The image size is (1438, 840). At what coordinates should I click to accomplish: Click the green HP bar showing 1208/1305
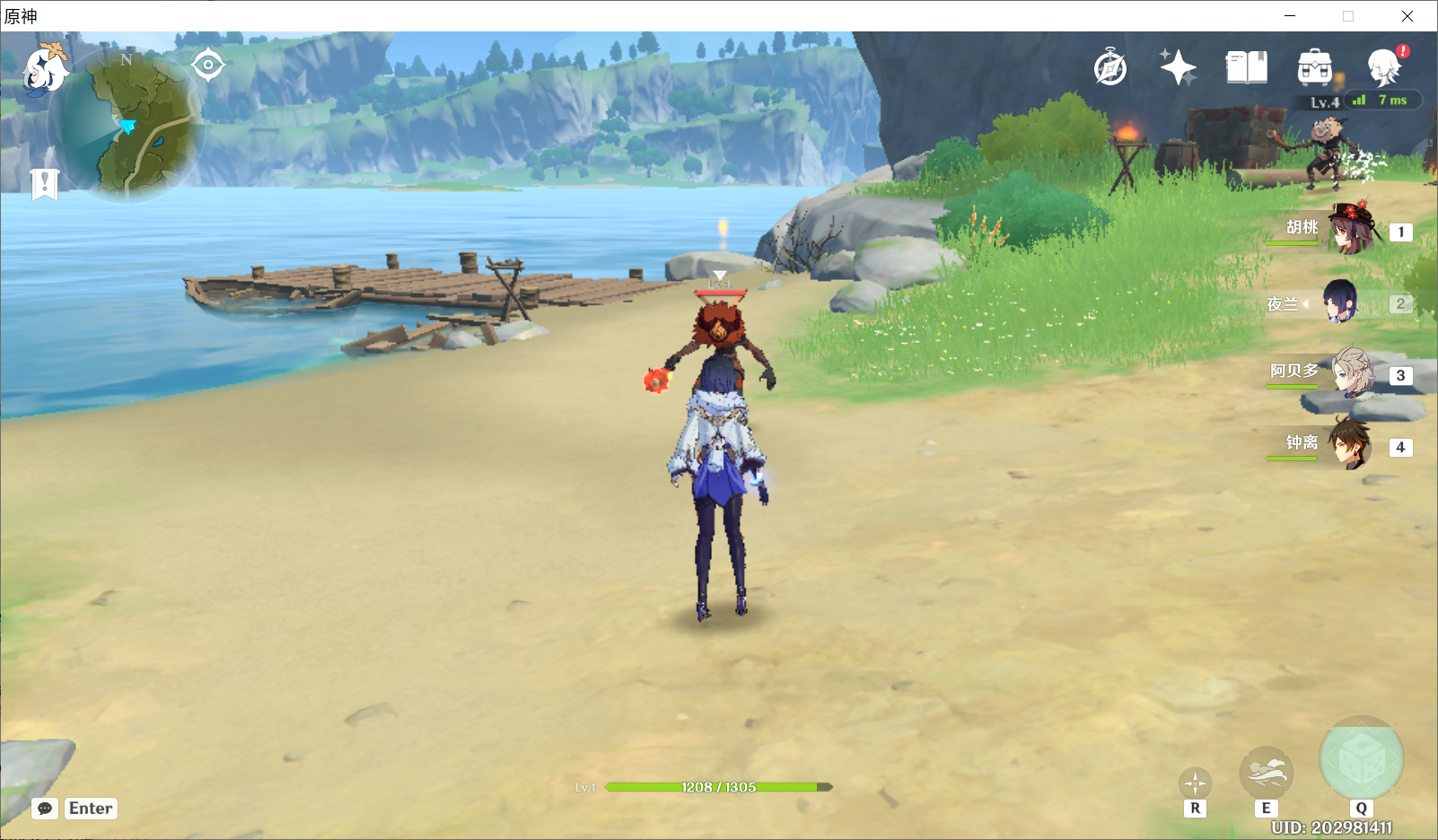716,787
